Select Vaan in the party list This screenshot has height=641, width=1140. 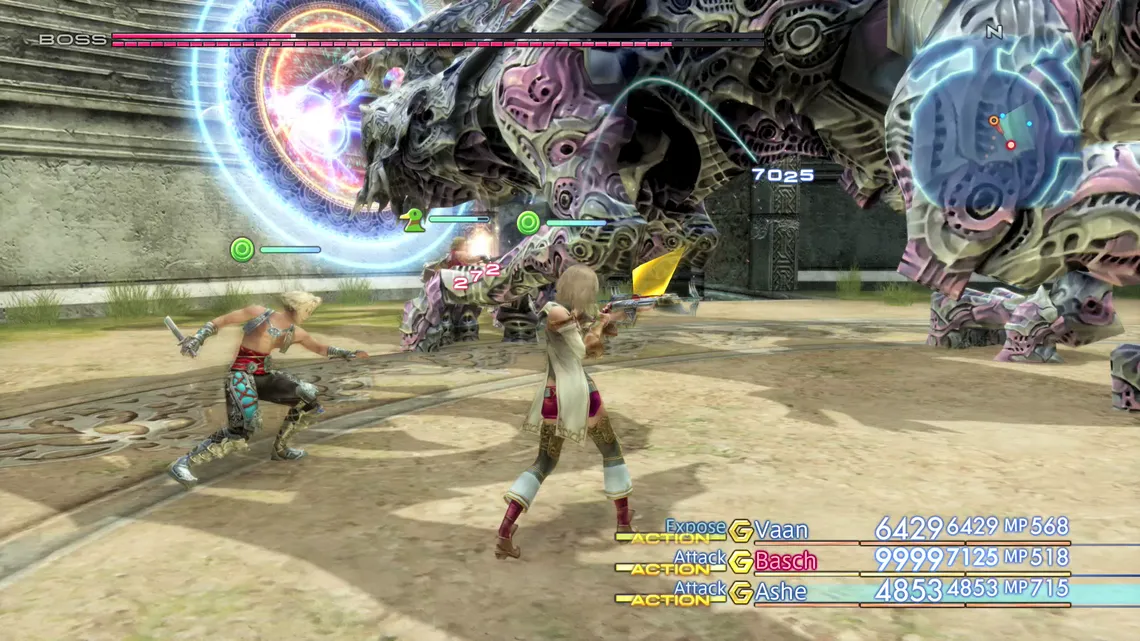781,530
